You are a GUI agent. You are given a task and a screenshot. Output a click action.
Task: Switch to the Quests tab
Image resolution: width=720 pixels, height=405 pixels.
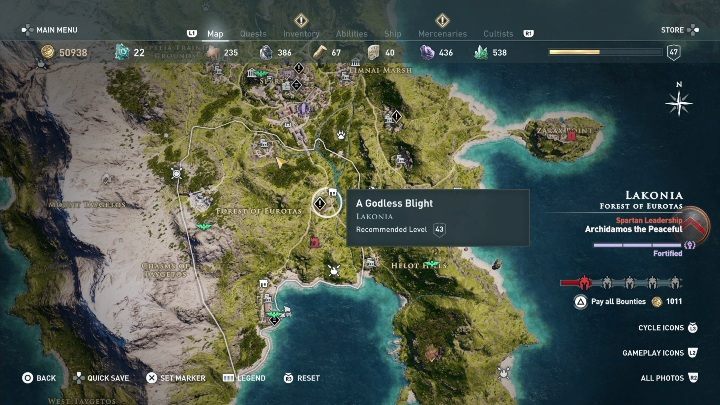[253, 34]
